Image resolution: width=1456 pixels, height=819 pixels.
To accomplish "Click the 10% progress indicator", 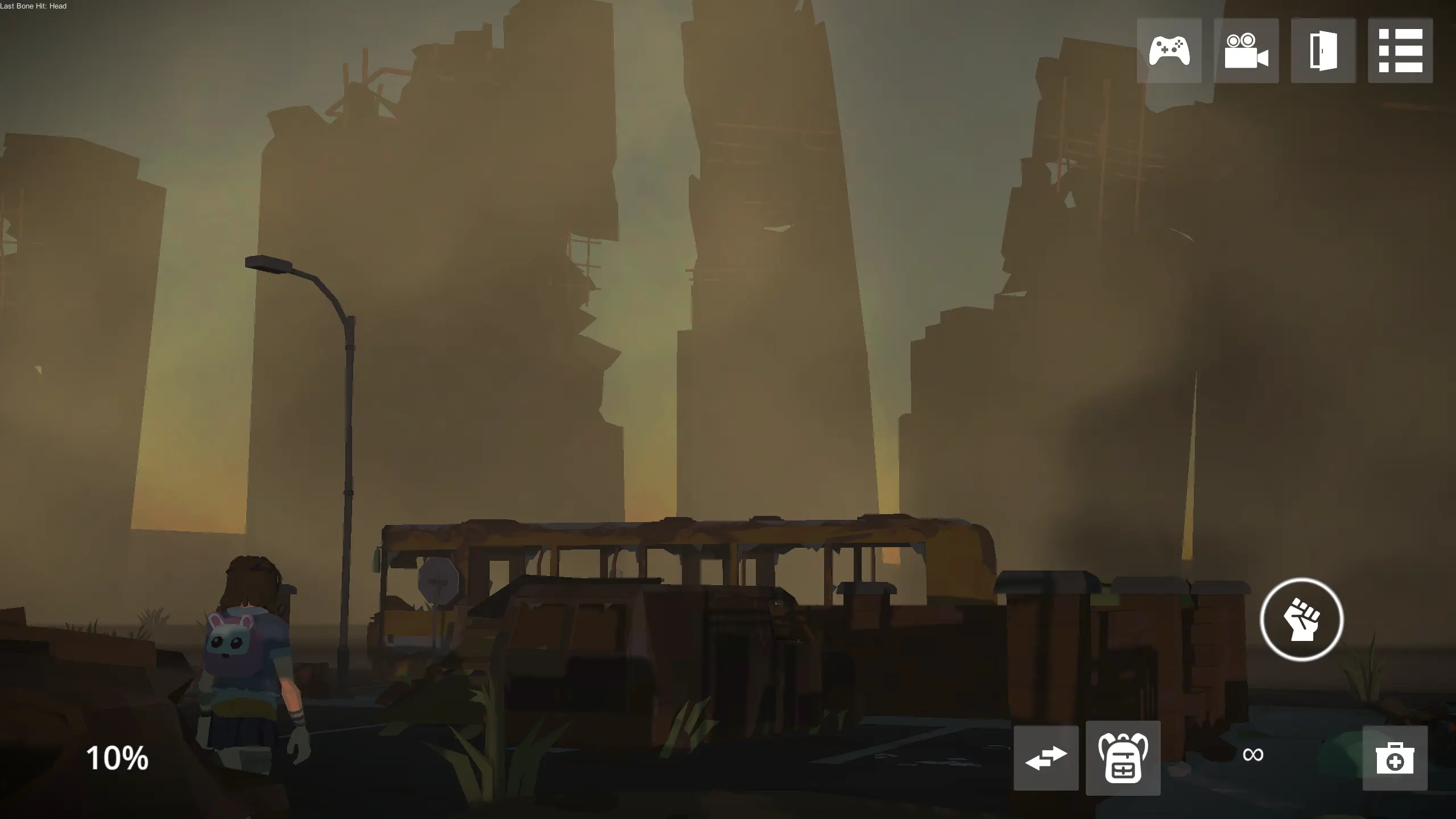I will 117,758.
